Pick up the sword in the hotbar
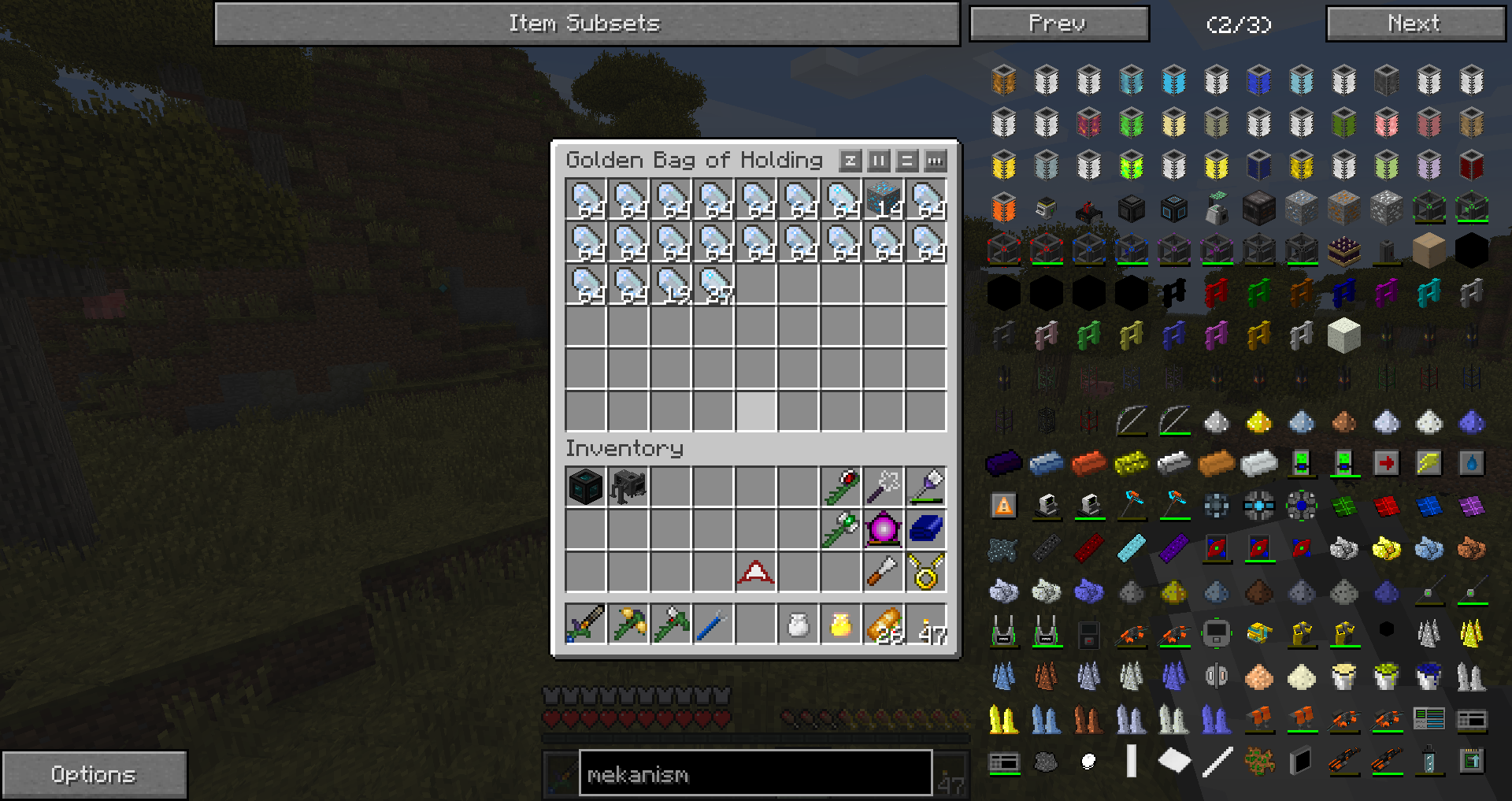This screenshot has height=801, width=1512. (x=585, y=625)
